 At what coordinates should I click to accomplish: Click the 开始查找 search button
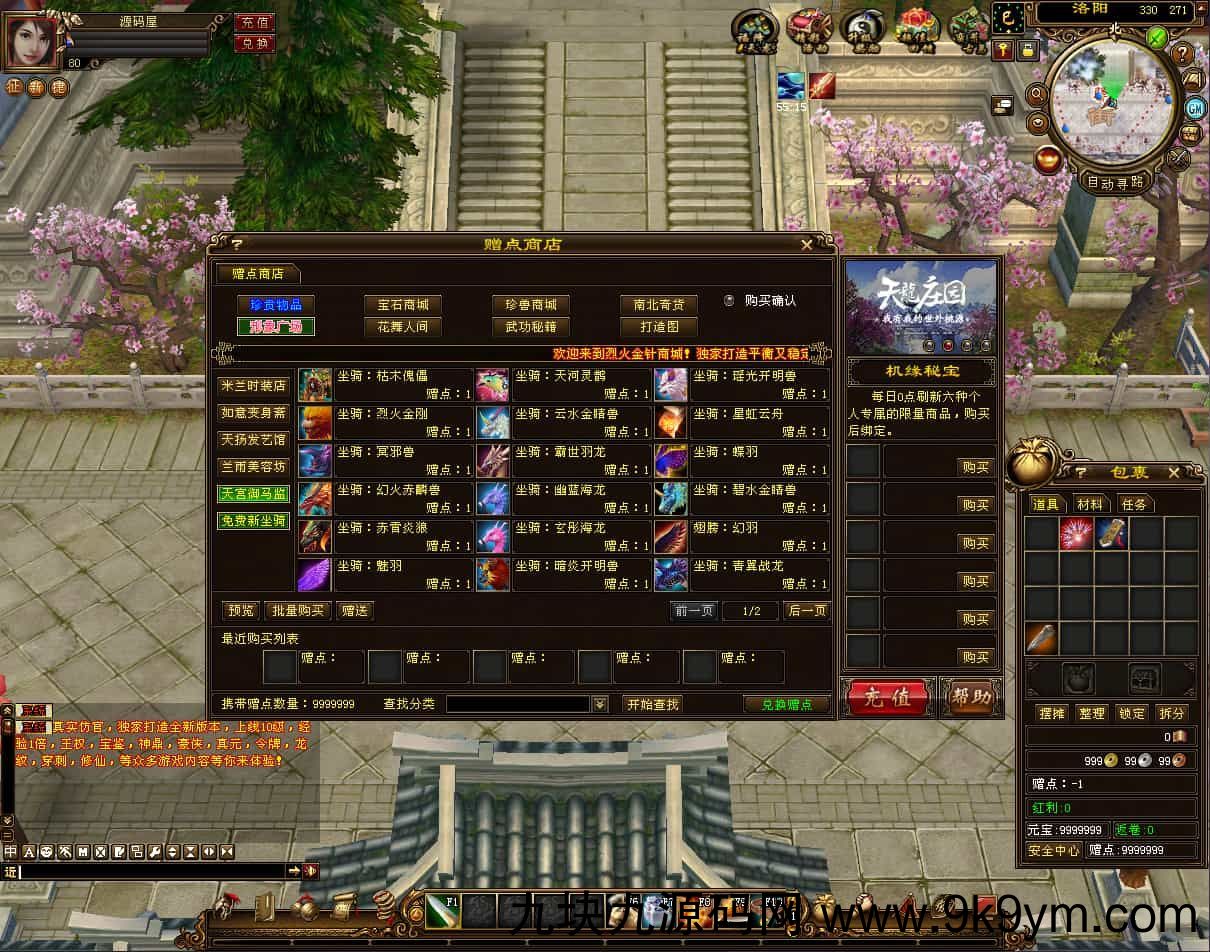coord(652,704)
